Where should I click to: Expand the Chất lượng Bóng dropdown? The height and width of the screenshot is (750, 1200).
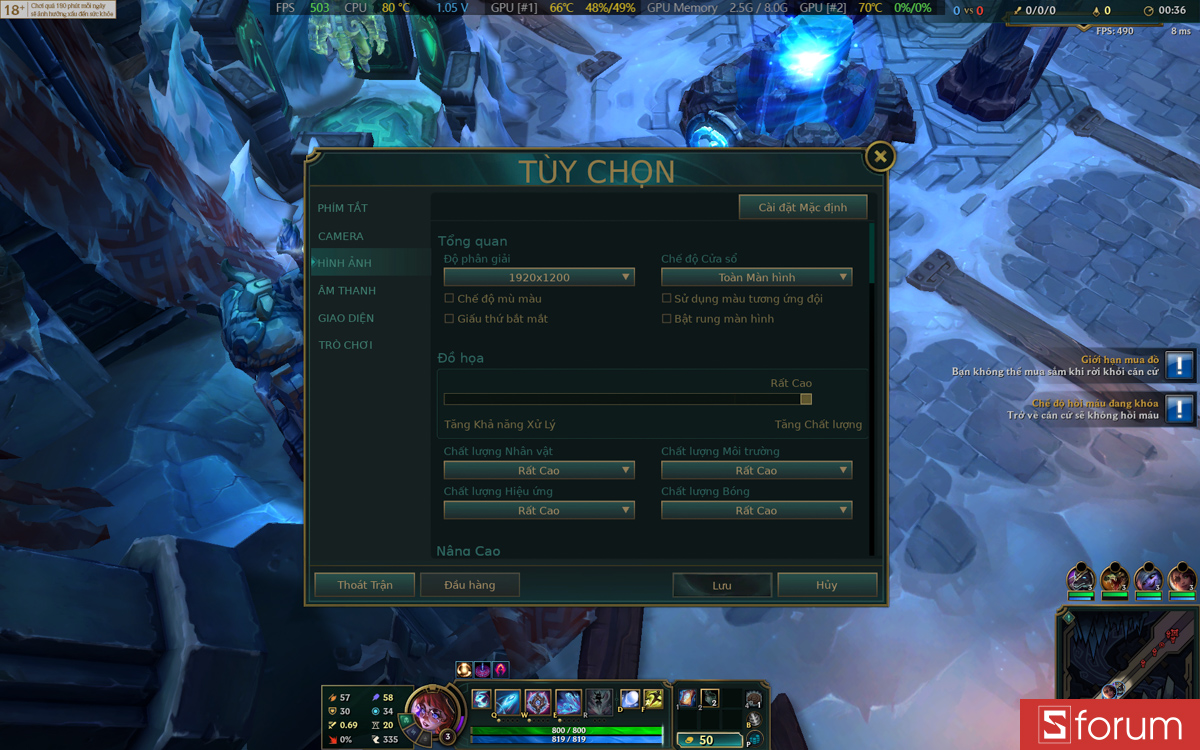click(x=756, y=511)
